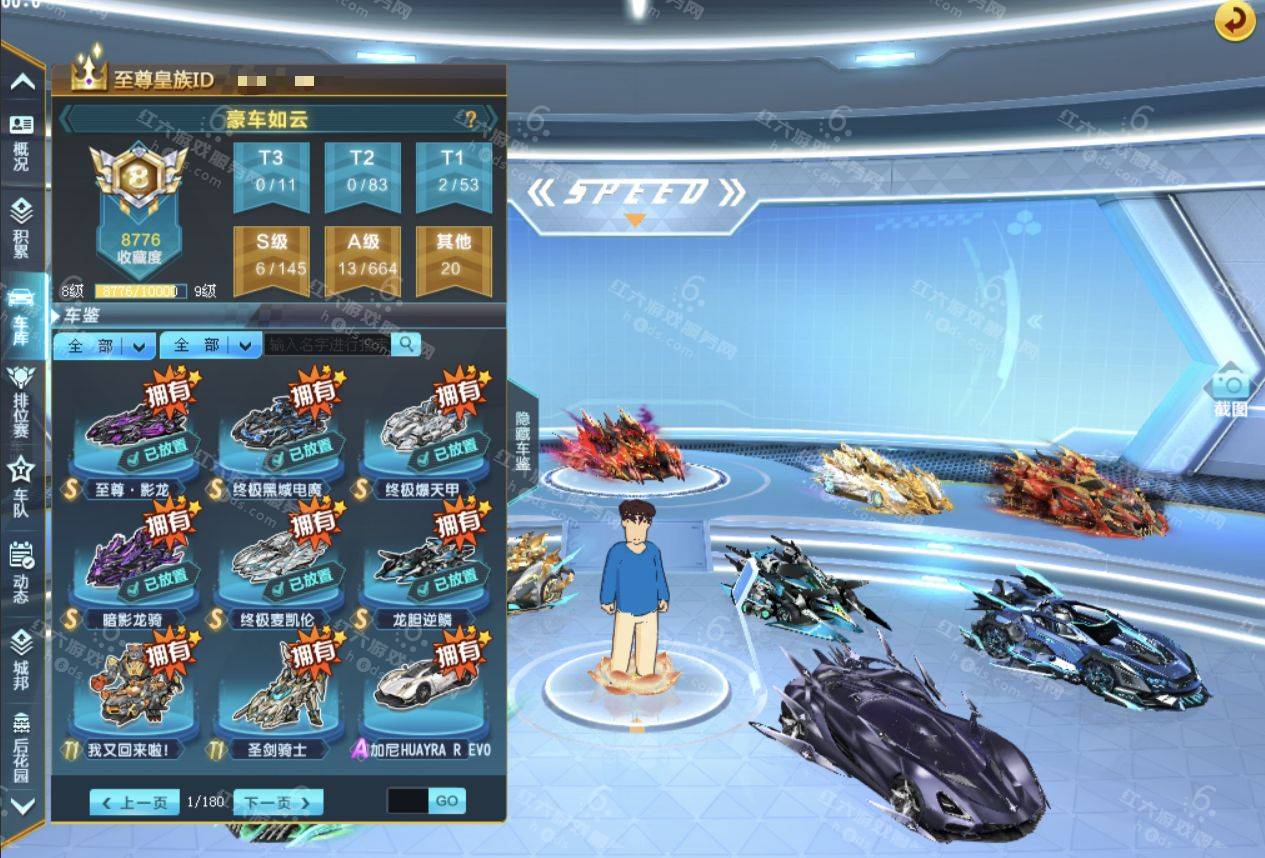Click the search magnifier button
The height and width of the screenshot is (858, 1265).
click(x=406, y=345)
